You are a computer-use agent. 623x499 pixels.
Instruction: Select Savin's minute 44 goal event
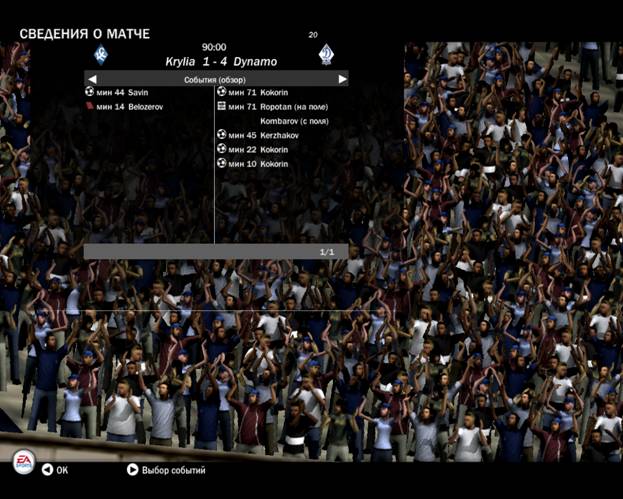(122, 92)
